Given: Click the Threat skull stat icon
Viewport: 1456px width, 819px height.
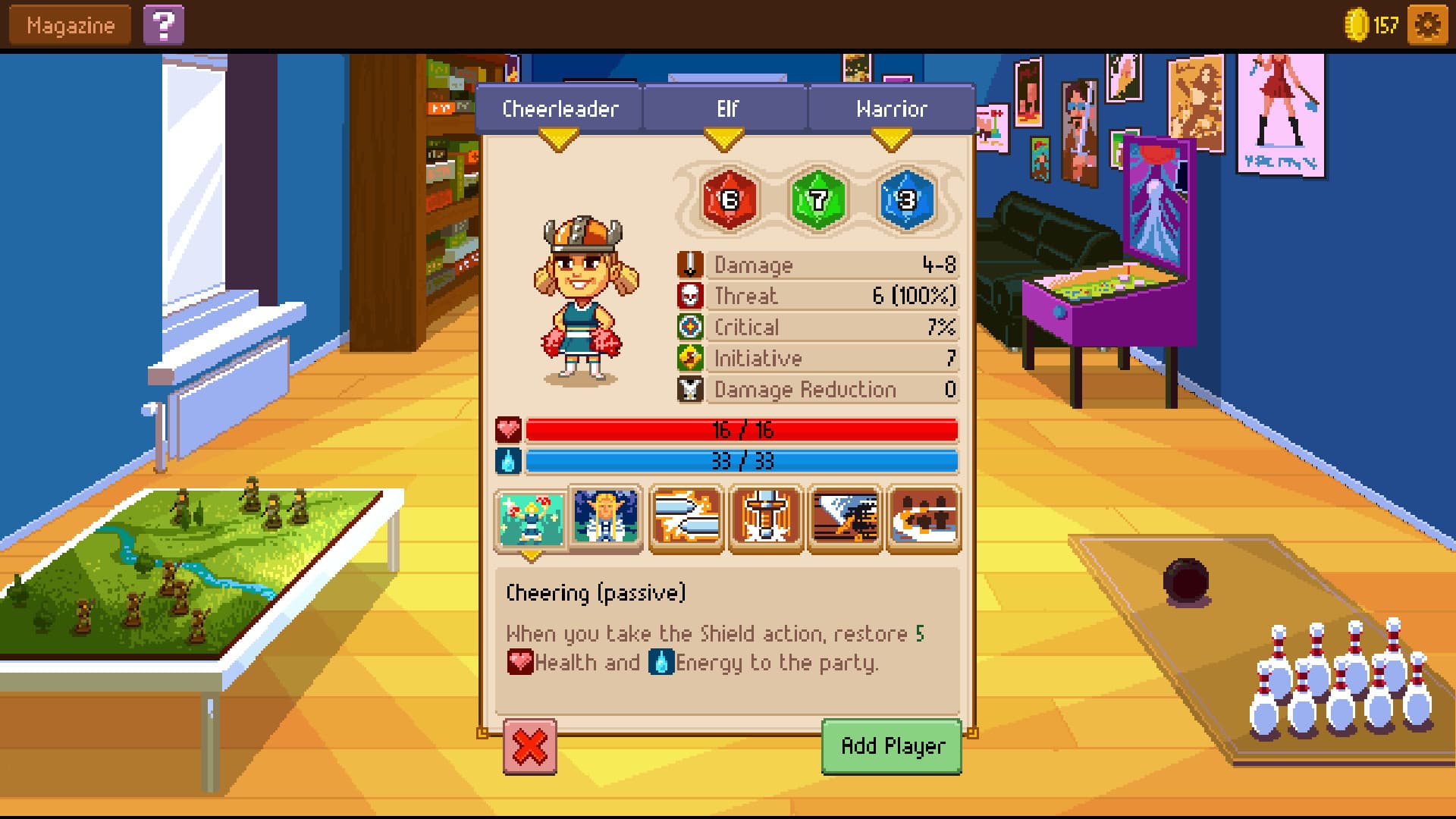Looking at the screenshot, I should (691, 296).
